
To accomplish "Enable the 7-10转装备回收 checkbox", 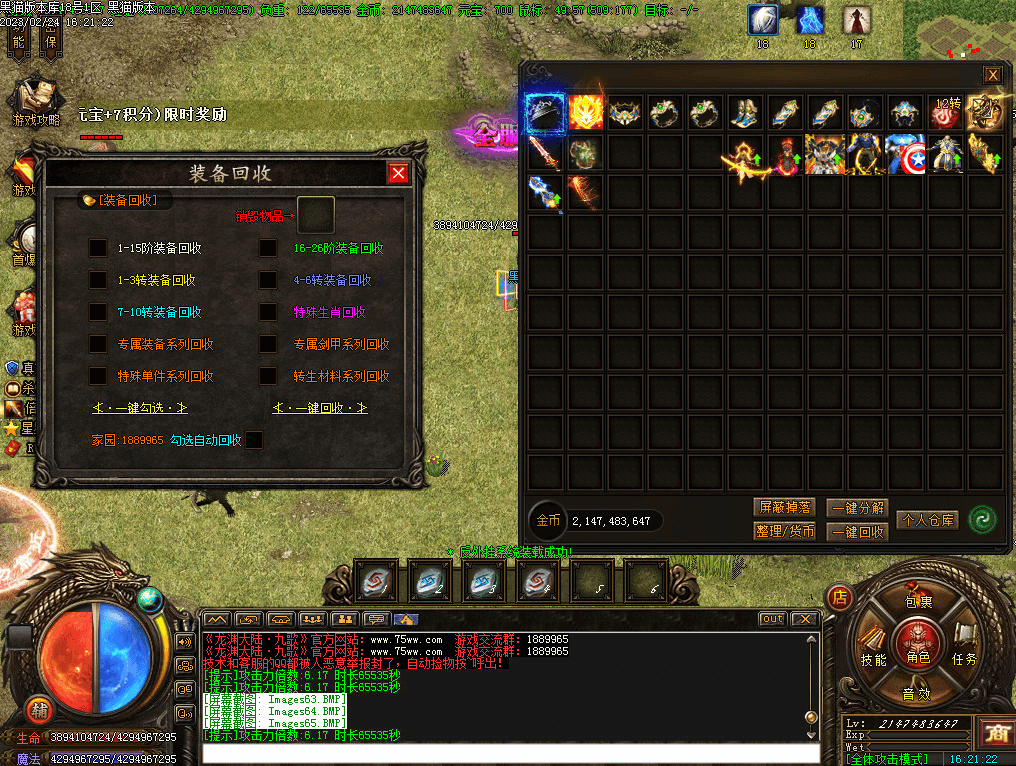I will pyautogui.click(x=98, y=312).
